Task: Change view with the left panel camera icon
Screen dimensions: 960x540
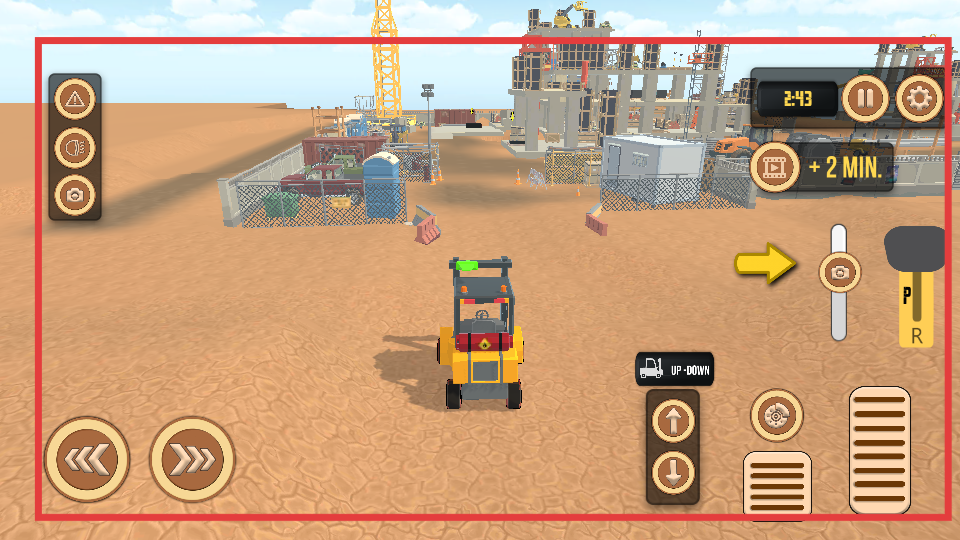Action: 75,194
